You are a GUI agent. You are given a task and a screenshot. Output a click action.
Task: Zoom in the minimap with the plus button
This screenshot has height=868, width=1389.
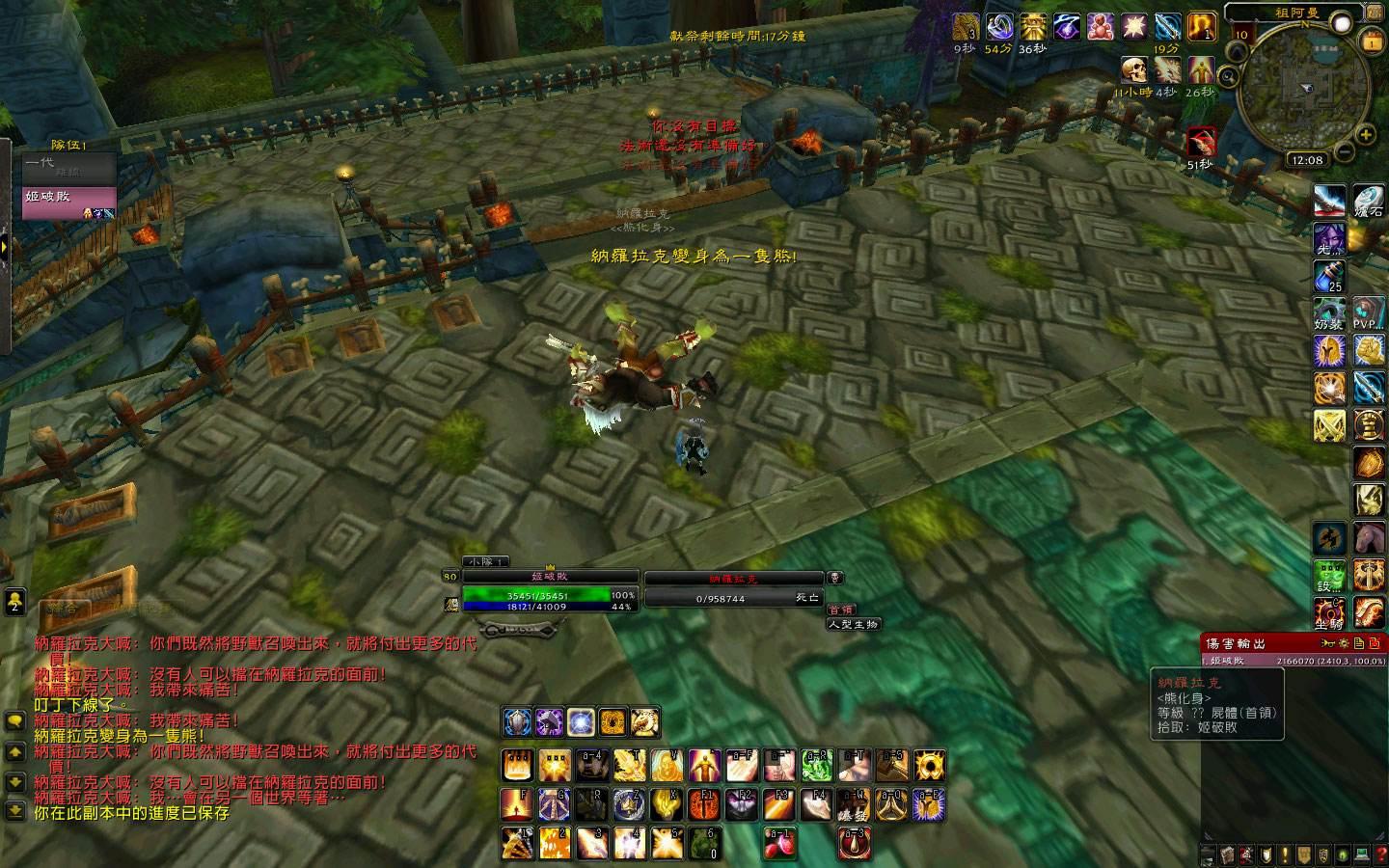tap(1366, 135)
